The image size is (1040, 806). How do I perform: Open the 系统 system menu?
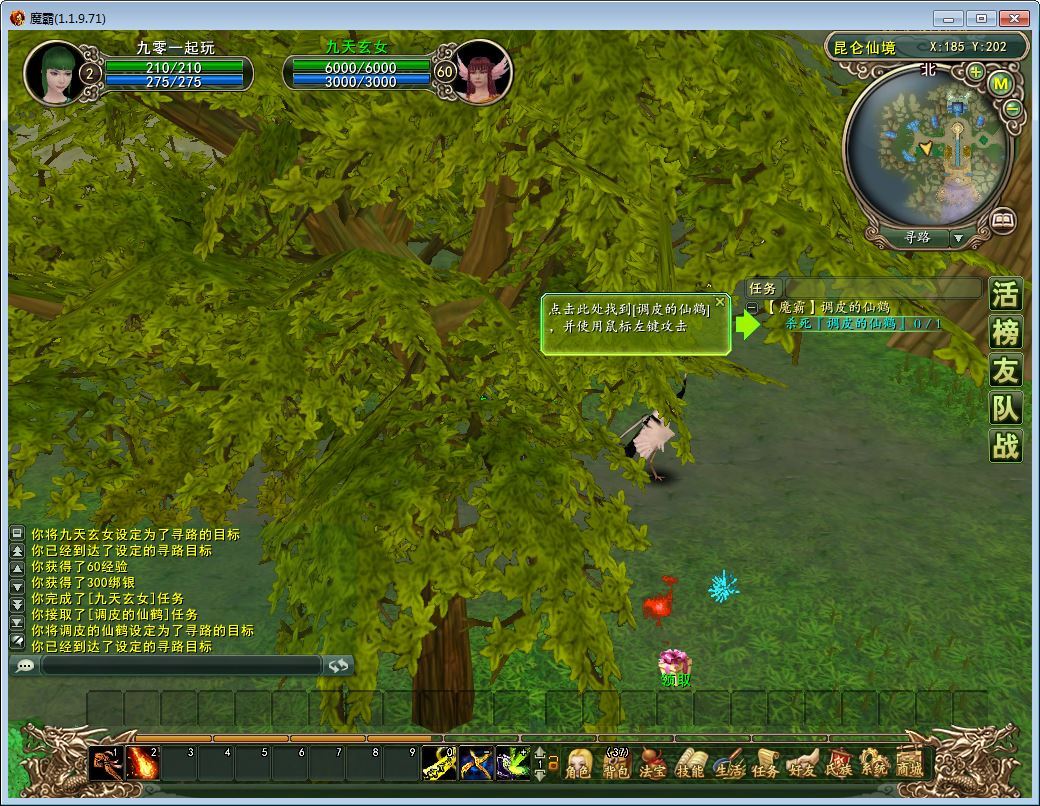pos(873,764)
